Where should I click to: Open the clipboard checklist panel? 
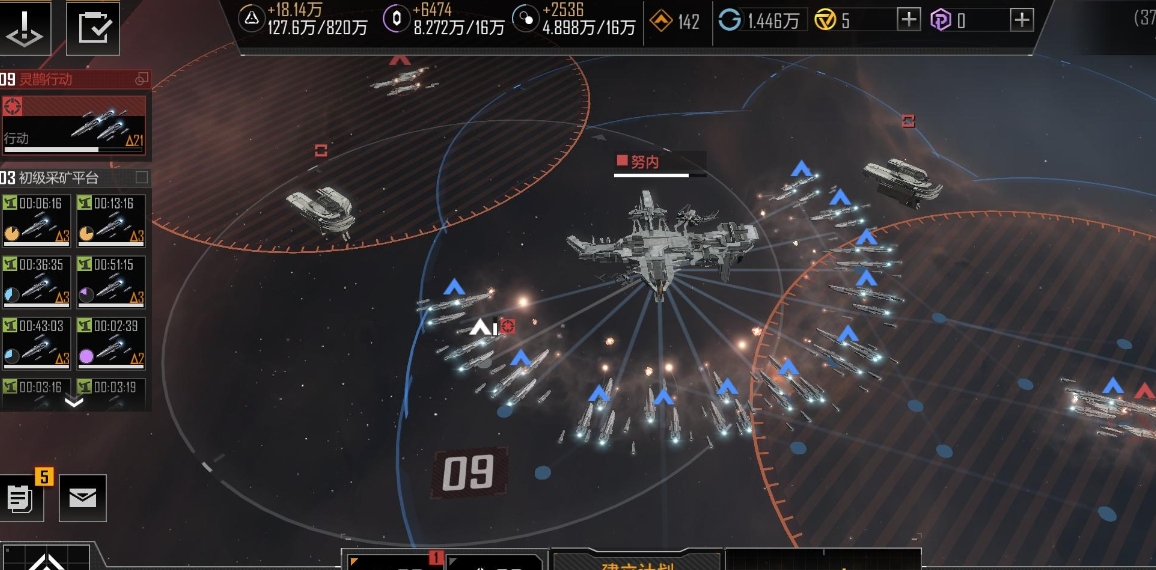point(93,28)
